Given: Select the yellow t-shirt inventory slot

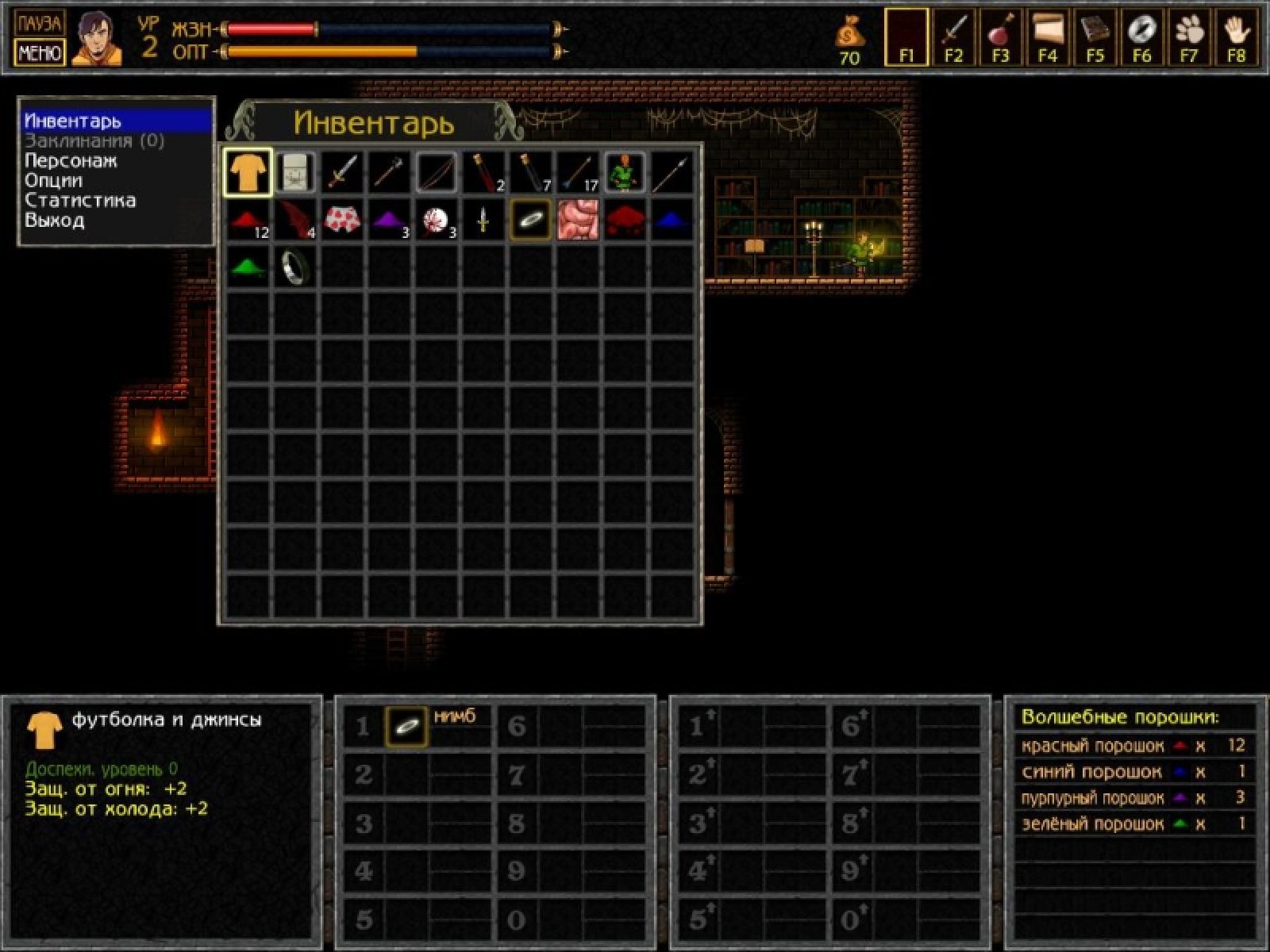Looking at the screenshot, I should pyautogui.click(x=248, y=172).
